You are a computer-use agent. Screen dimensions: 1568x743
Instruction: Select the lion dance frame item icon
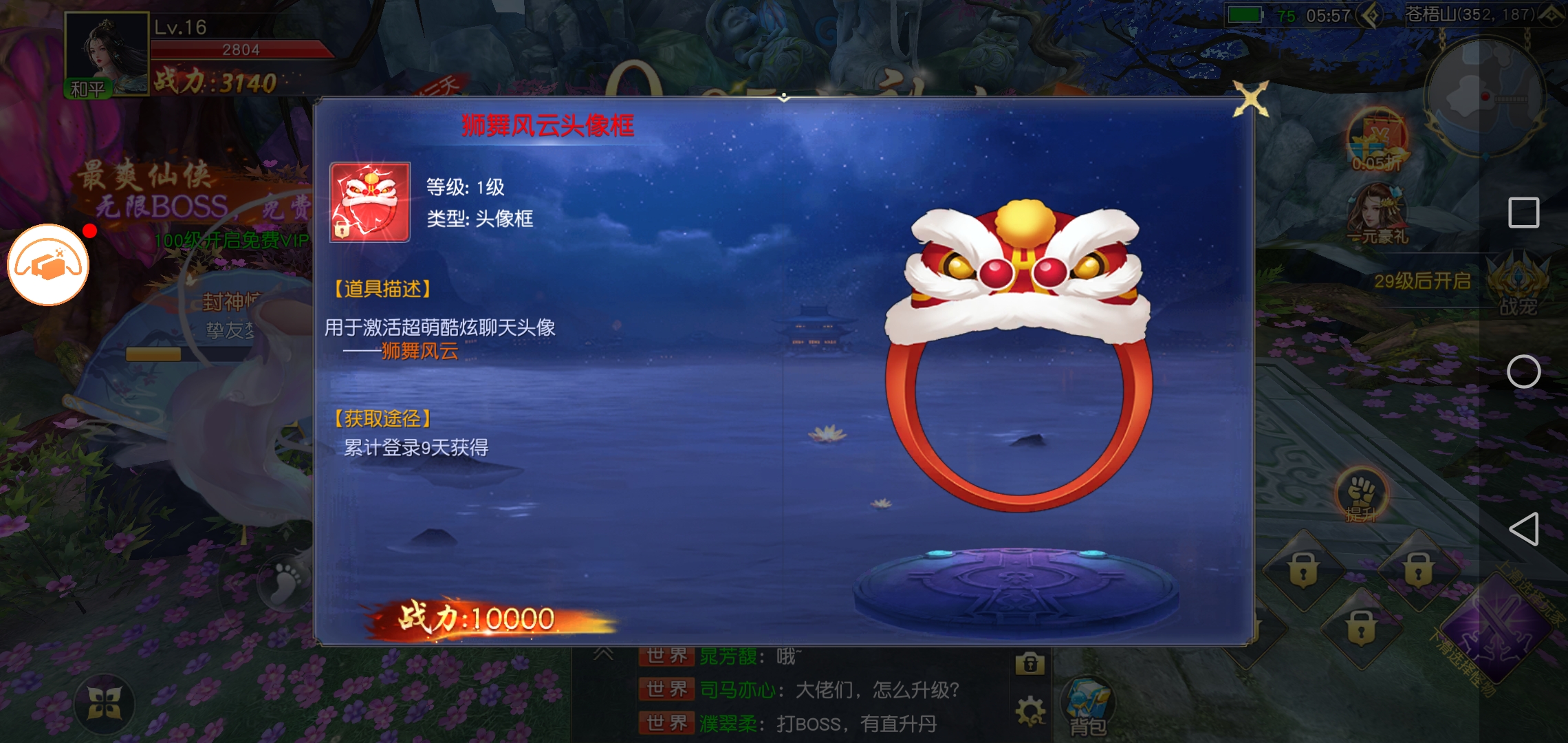(370, 202)
